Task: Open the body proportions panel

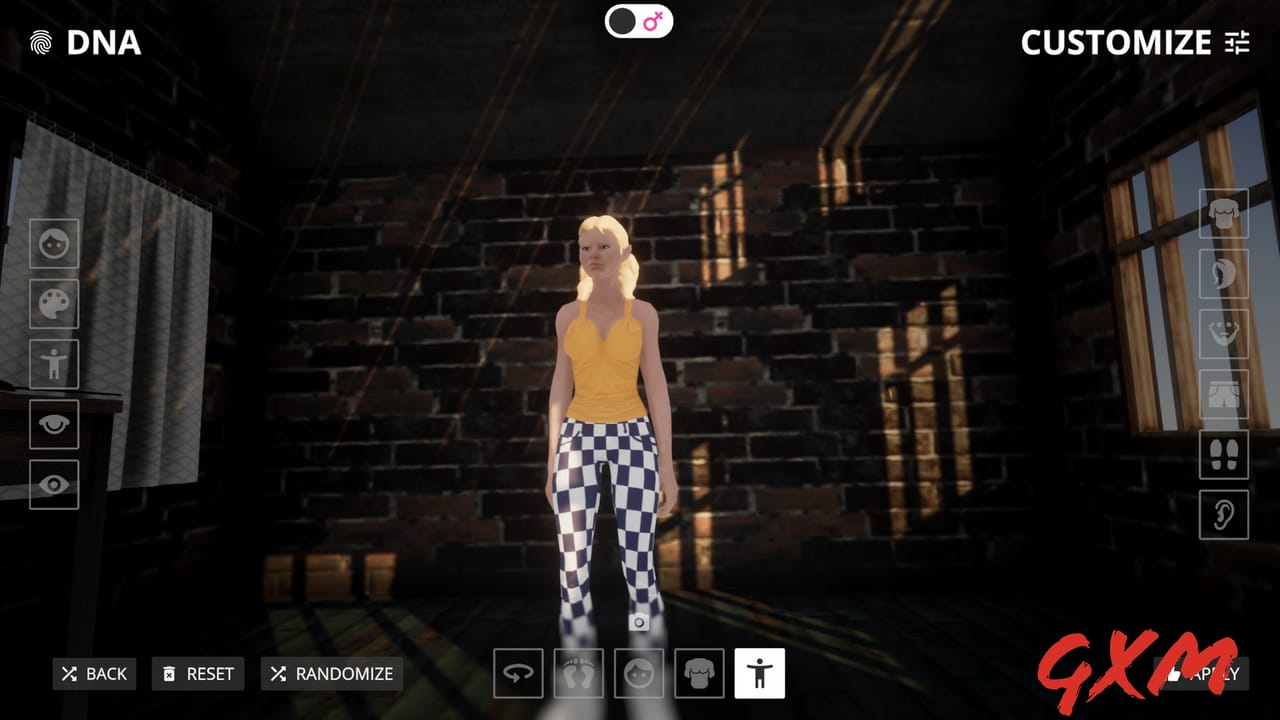Action: pyautogui.click(x=54, y=365)
